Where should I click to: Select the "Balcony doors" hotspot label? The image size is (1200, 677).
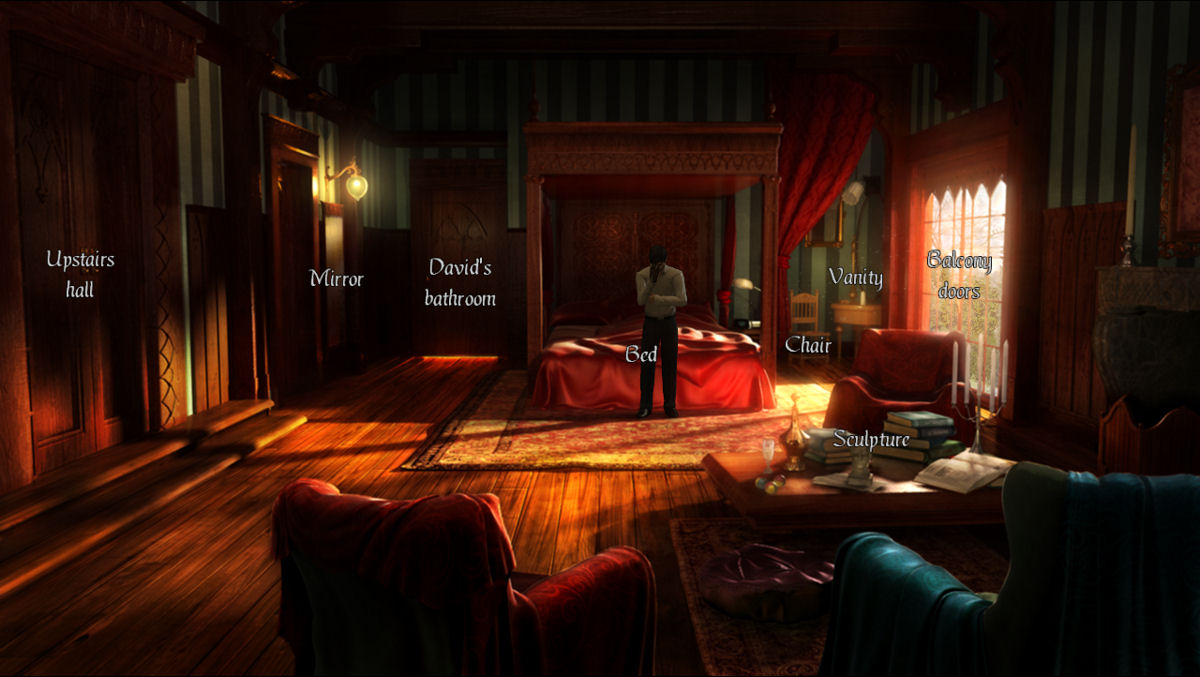[959, 275]
